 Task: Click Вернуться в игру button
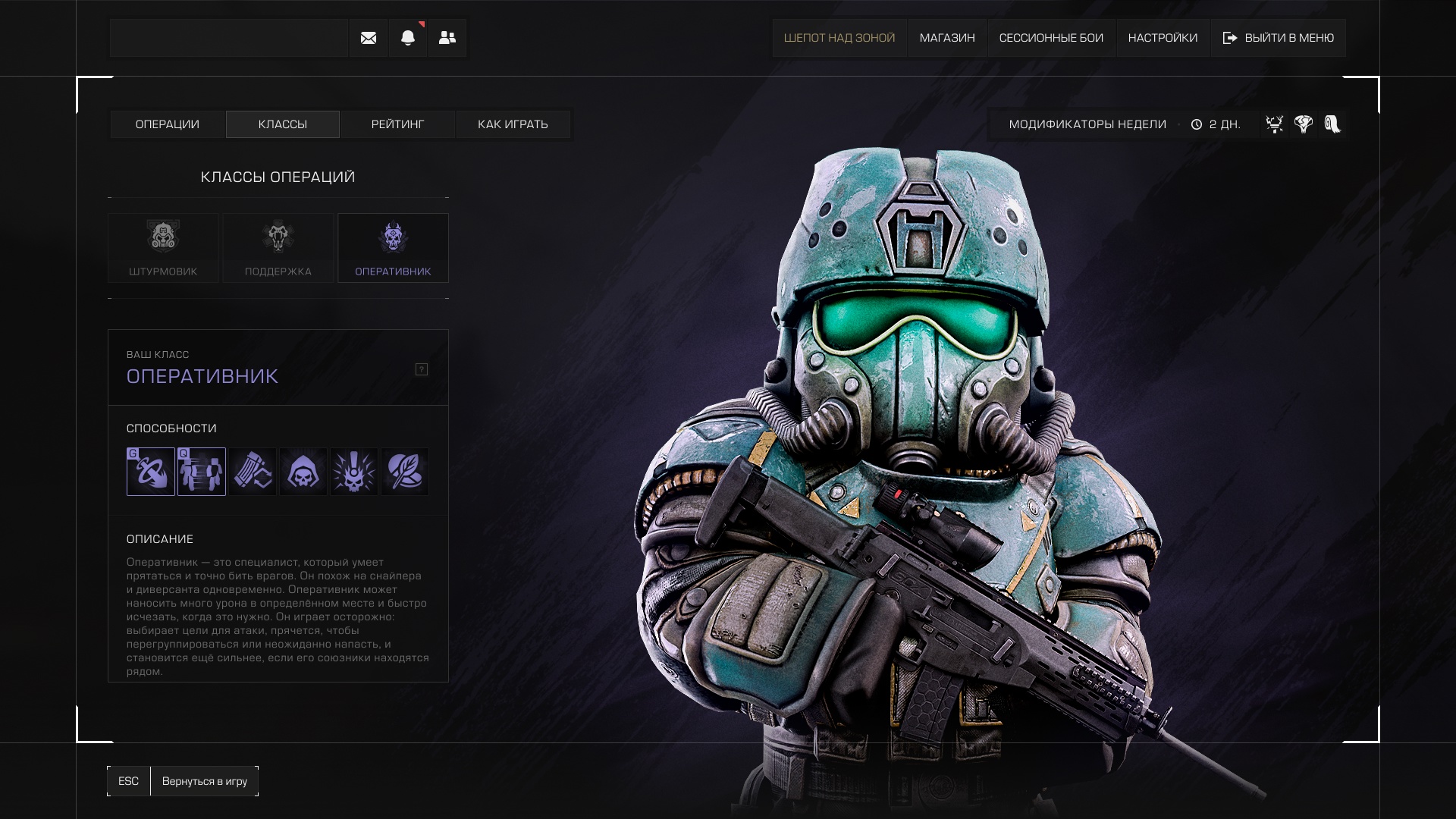click(204, 781)
